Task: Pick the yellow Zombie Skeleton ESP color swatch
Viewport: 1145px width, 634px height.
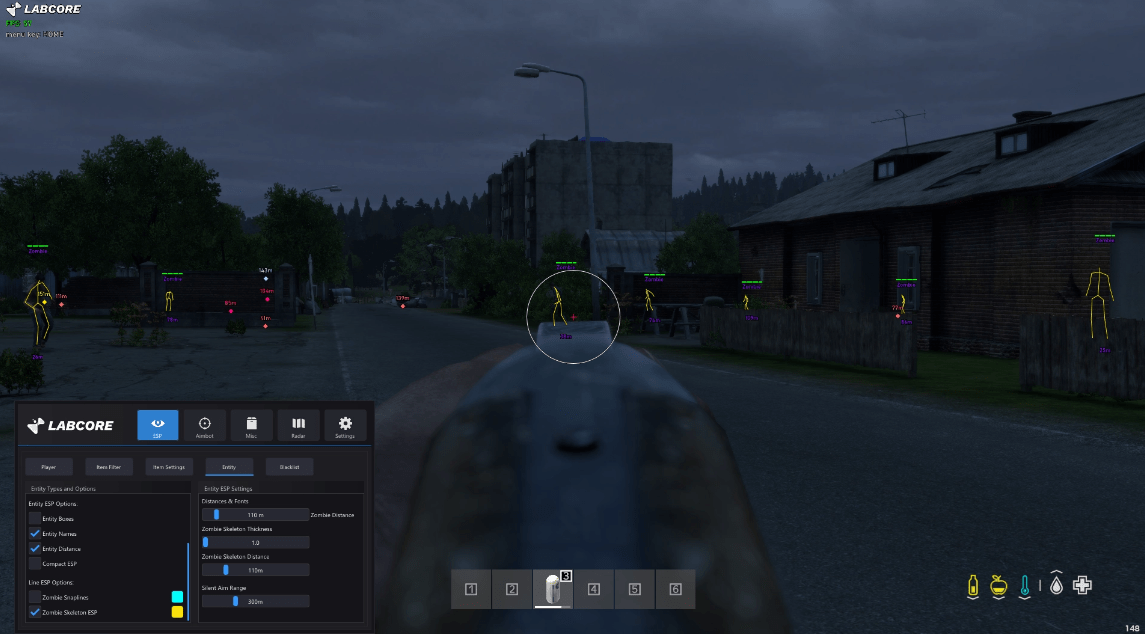Action: [177, 612]
